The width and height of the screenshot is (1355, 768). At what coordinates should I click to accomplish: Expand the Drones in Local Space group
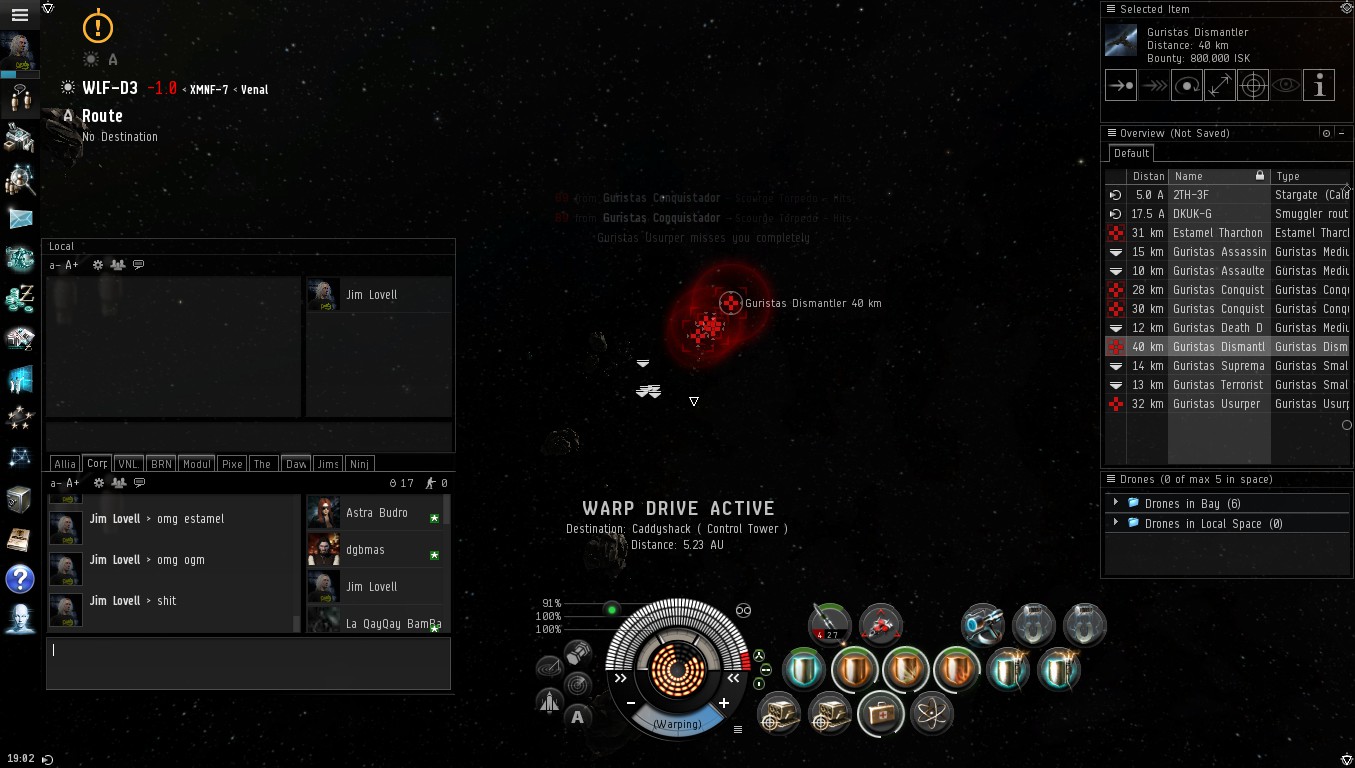(x=1116, y=523)
